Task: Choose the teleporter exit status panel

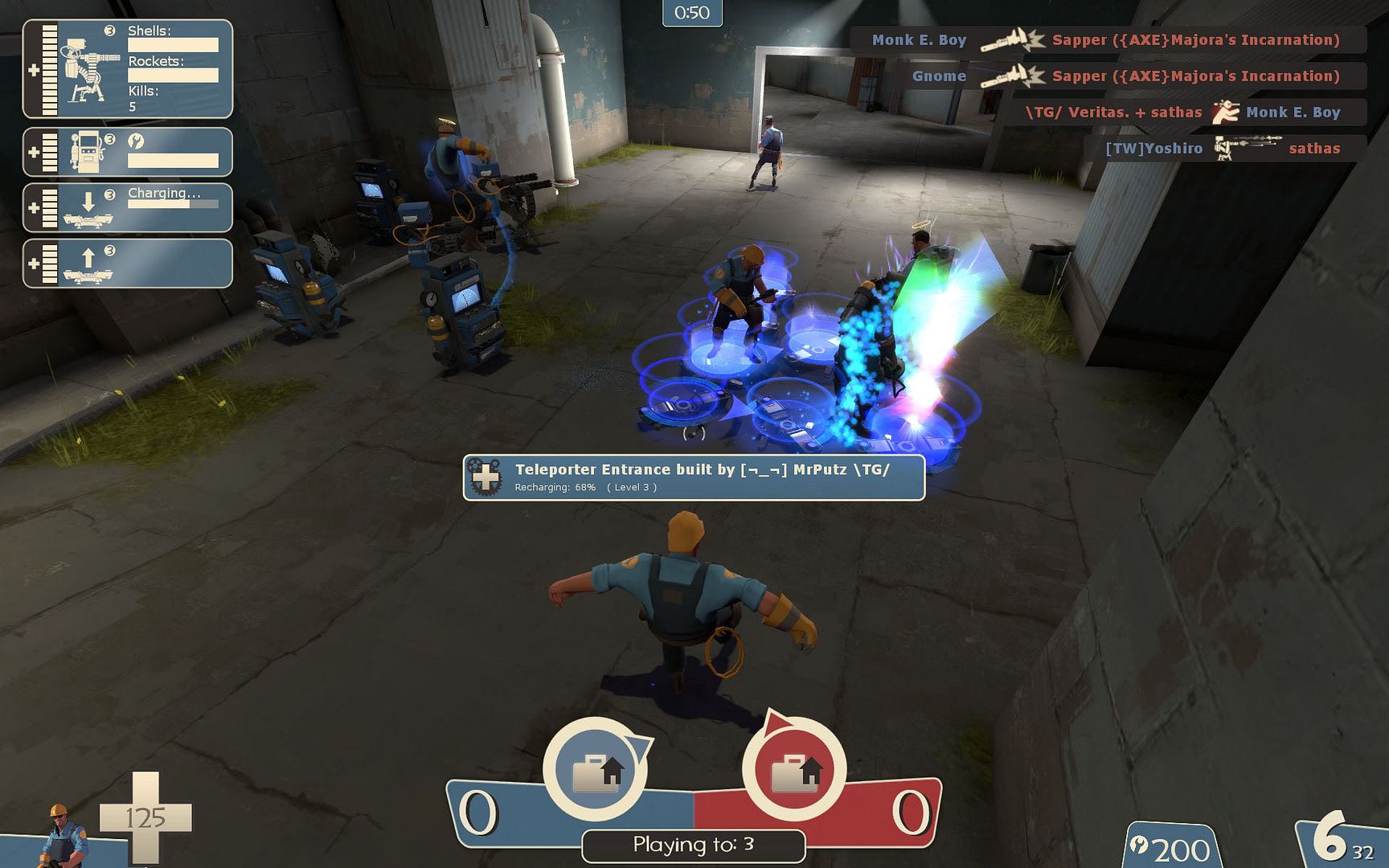Action: (128, 263)
